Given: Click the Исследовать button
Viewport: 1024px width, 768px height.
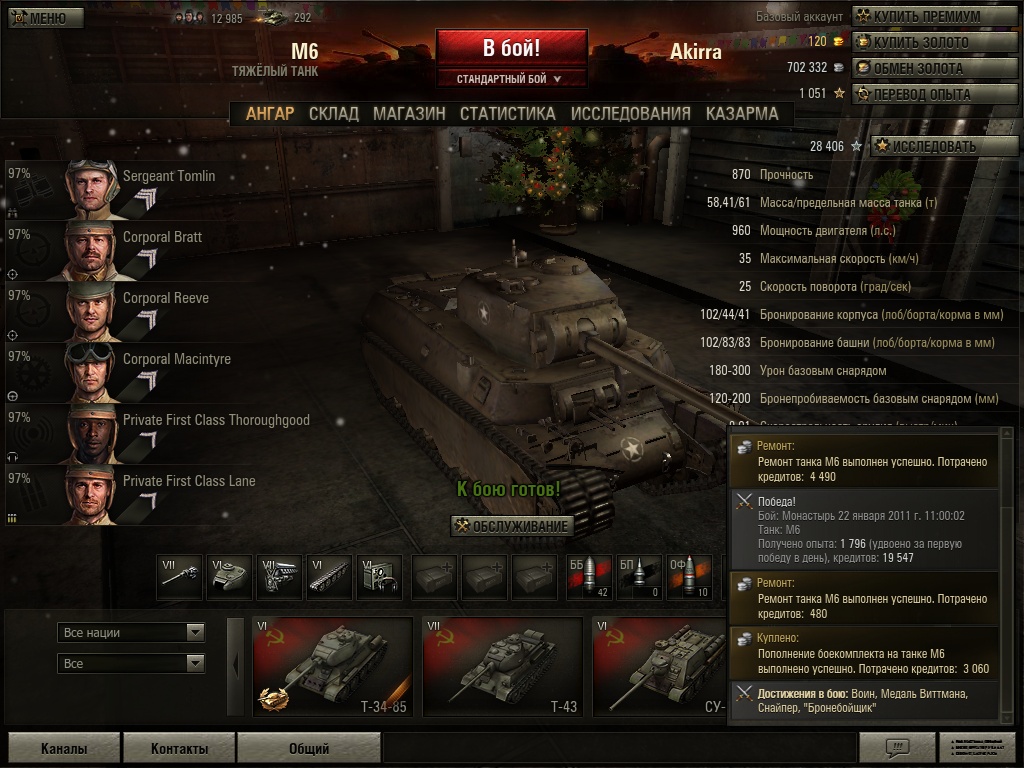Looking at the screenshot, I should point(931,146).
